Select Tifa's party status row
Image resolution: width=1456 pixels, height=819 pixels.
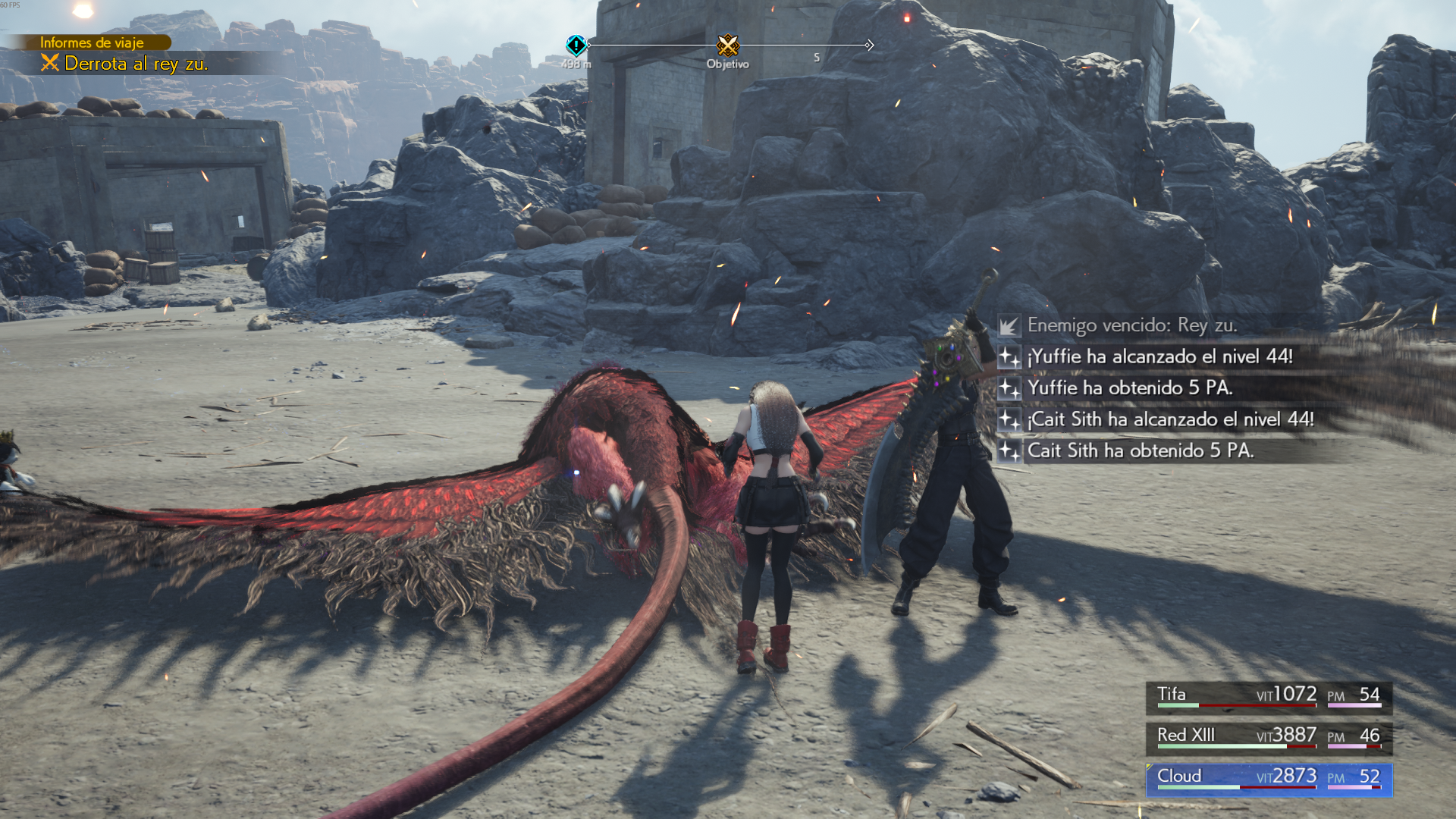coord(1269,696)
